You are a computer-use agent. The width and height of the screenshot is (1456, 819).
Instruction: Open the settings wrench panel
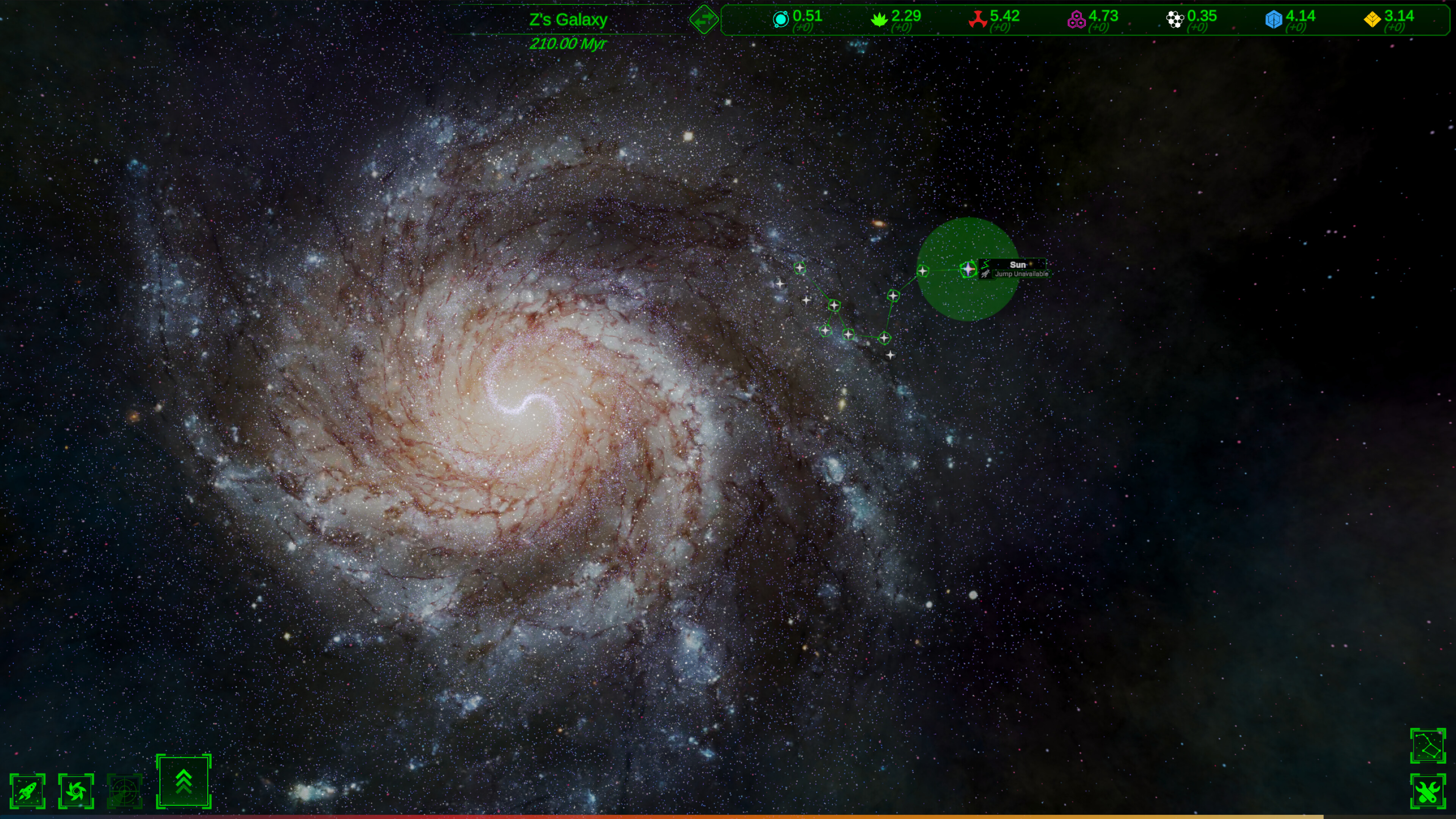point(1429,790)
